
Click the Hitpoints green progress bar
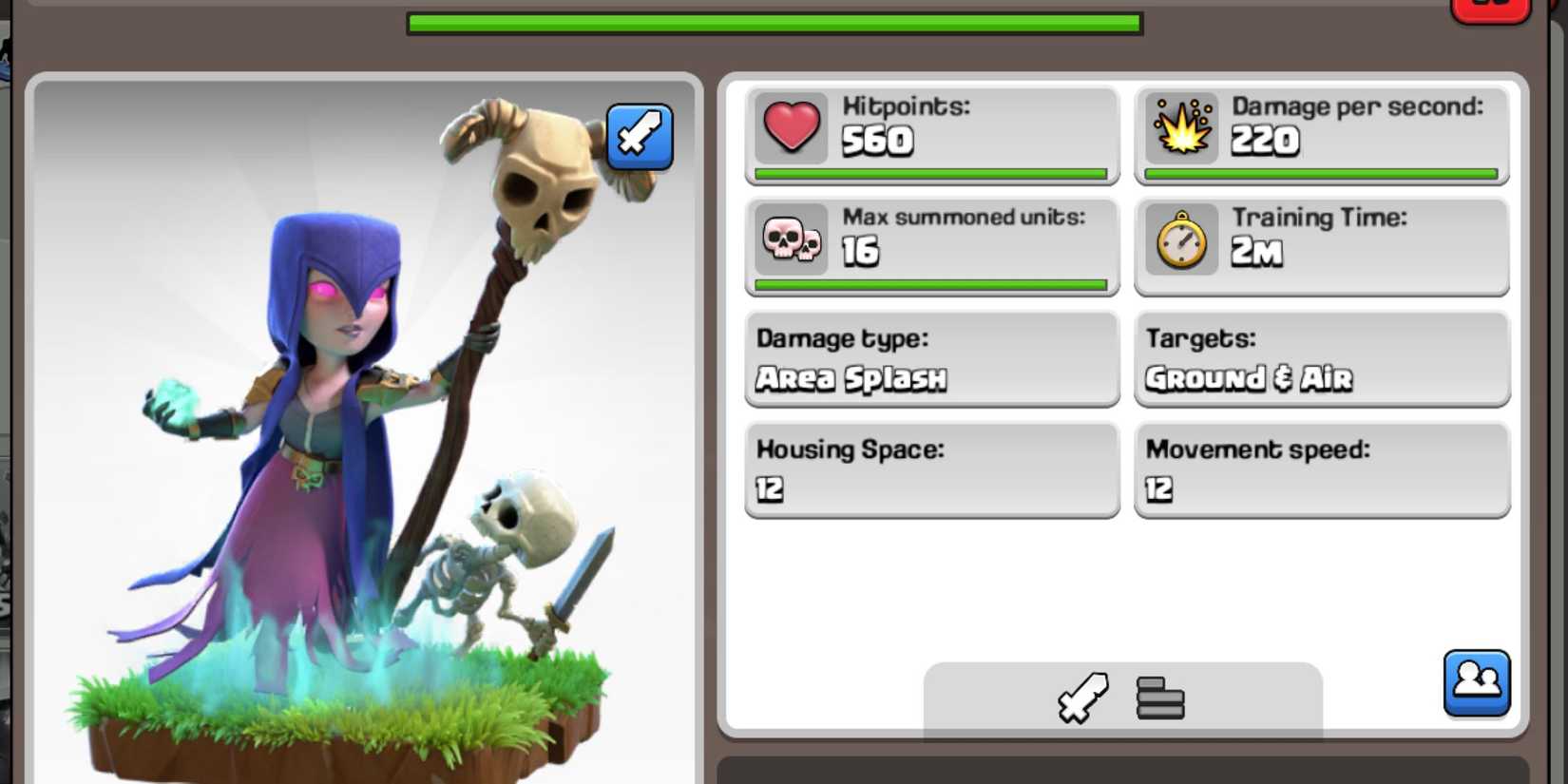pyautogui.click(x=929, y=174)
